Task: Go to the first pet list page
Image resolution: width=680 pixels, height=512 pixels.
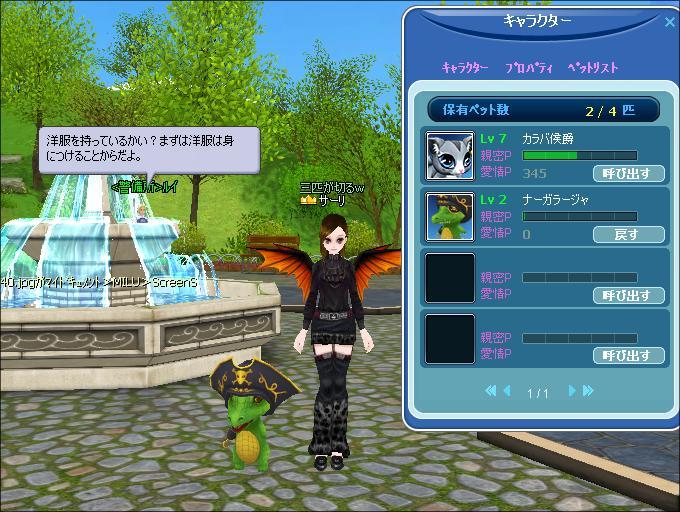Action: pyautogui.click(x=491, y=391)
